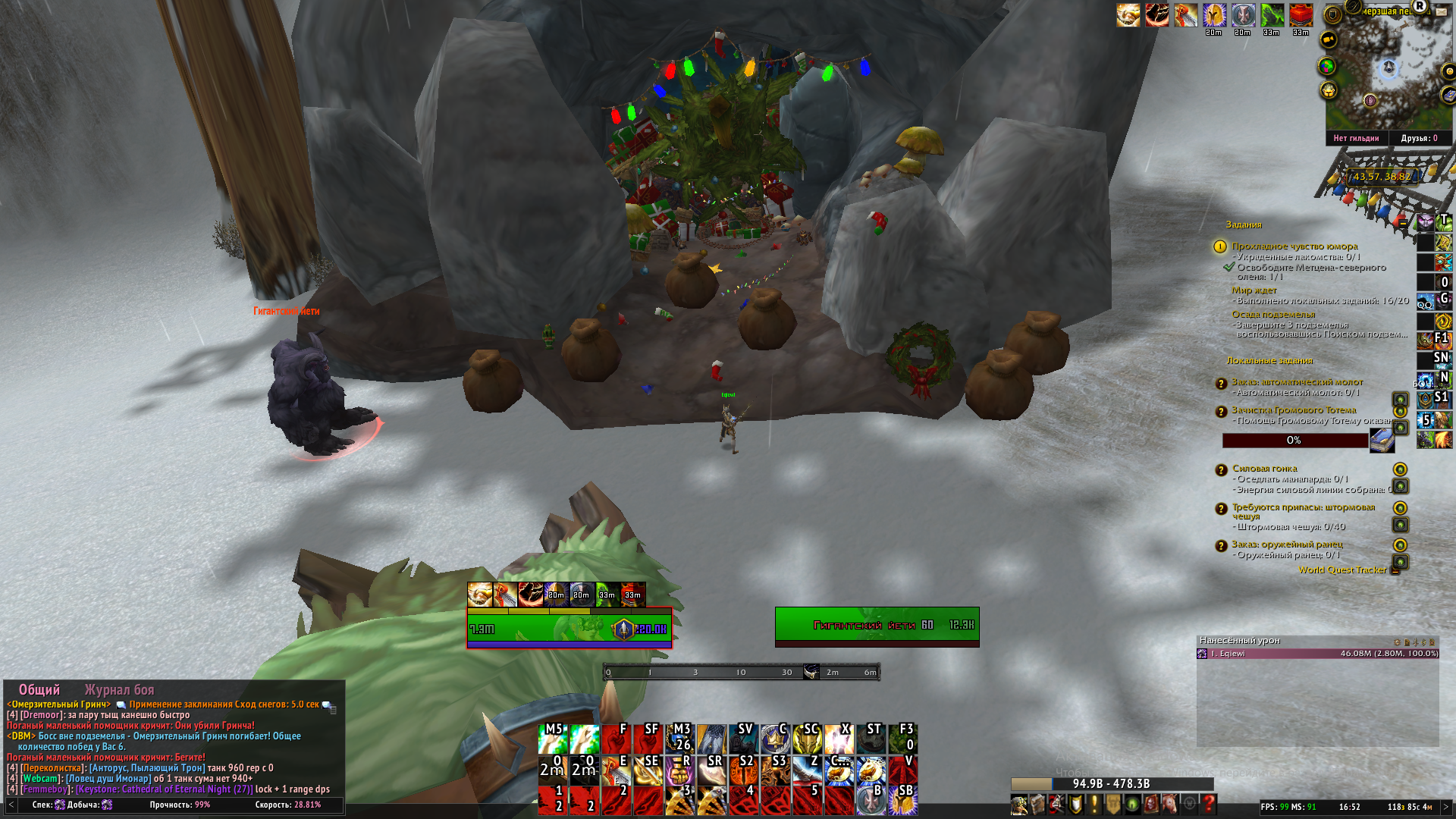Activate the glowing hand ability bound to X
Viewport: 1456px width, 819px height.
click(x=839, y=739)
